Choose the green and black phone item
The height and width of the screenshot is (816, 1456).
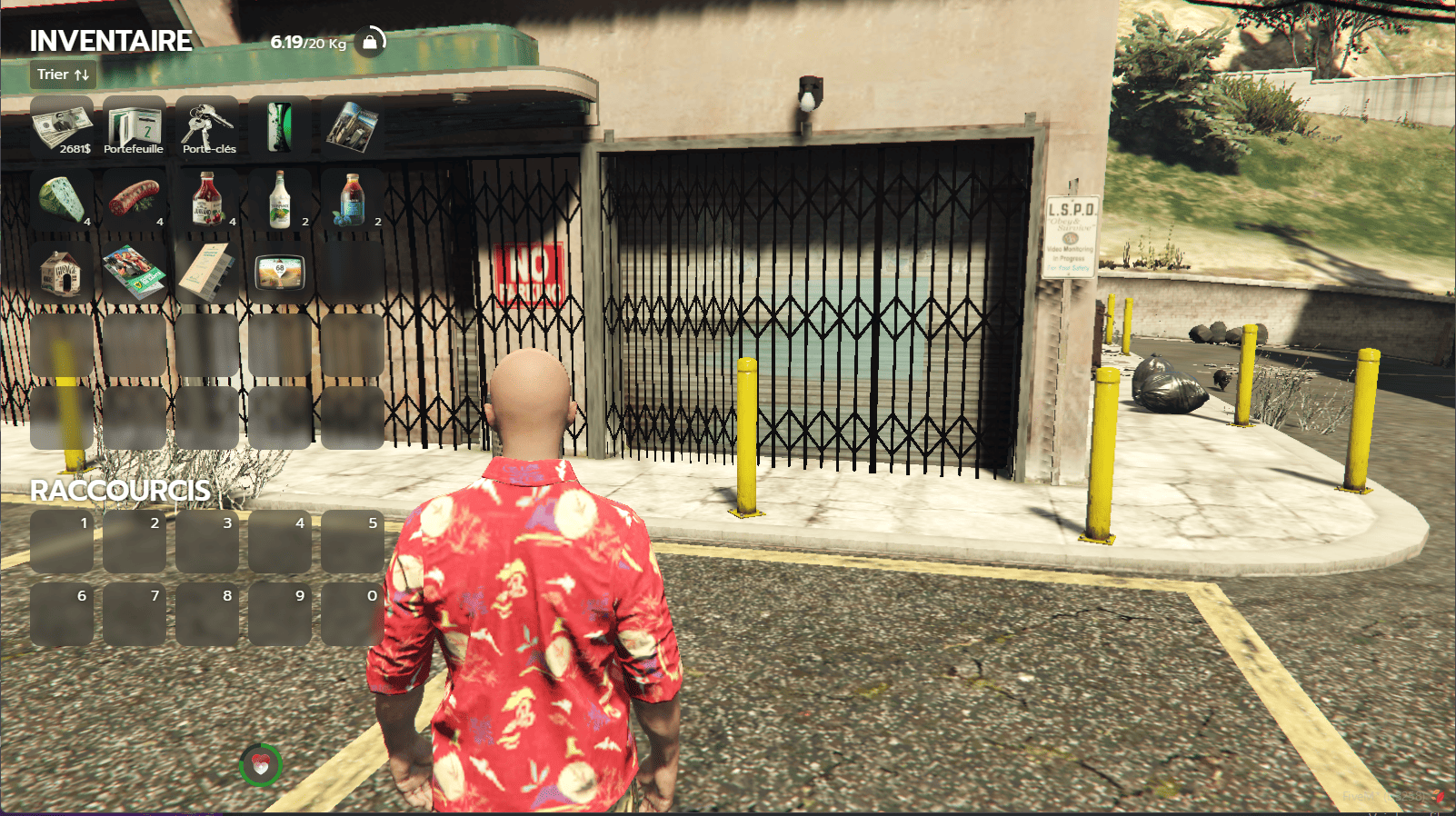(x=280, y=127)
